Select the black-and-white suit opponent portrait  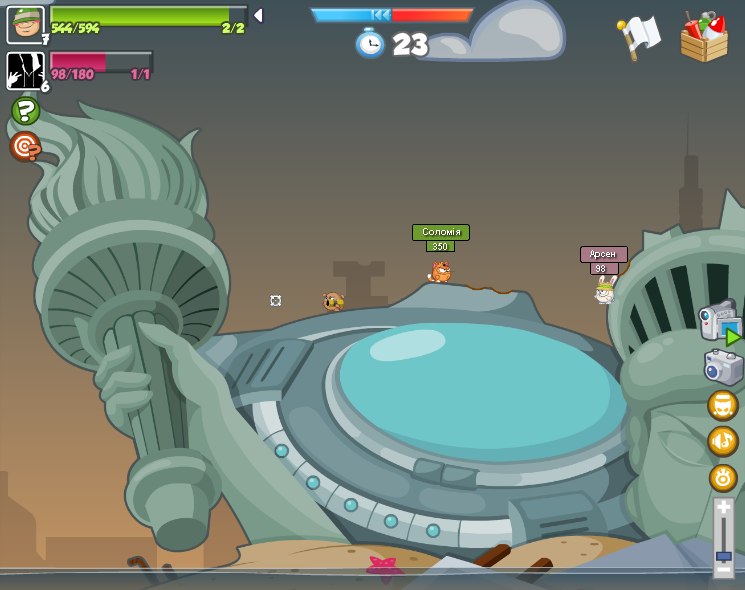[x=25, y=70]
